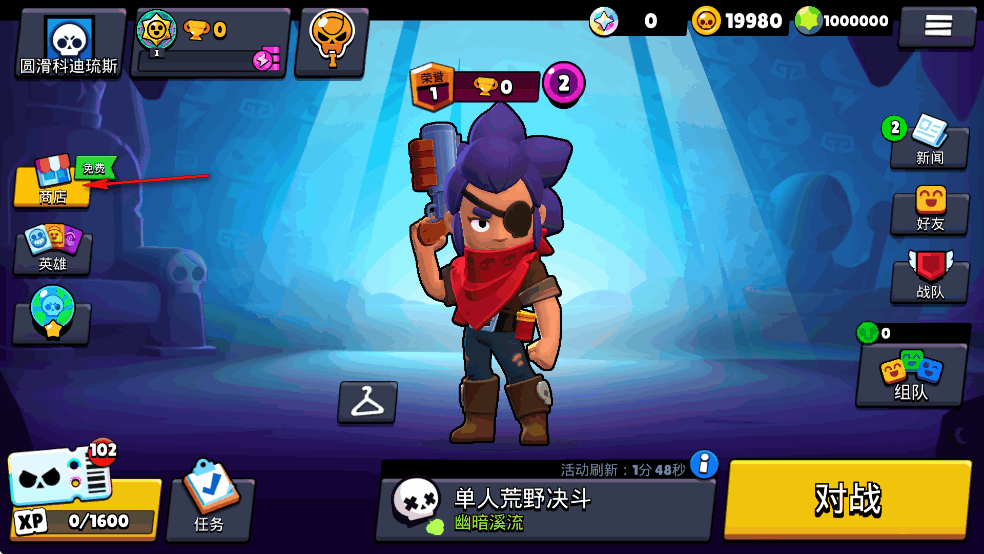Open the 新闻 news panel
The height and width of the screenshot is (554, 984).
[x=930, y=144]
